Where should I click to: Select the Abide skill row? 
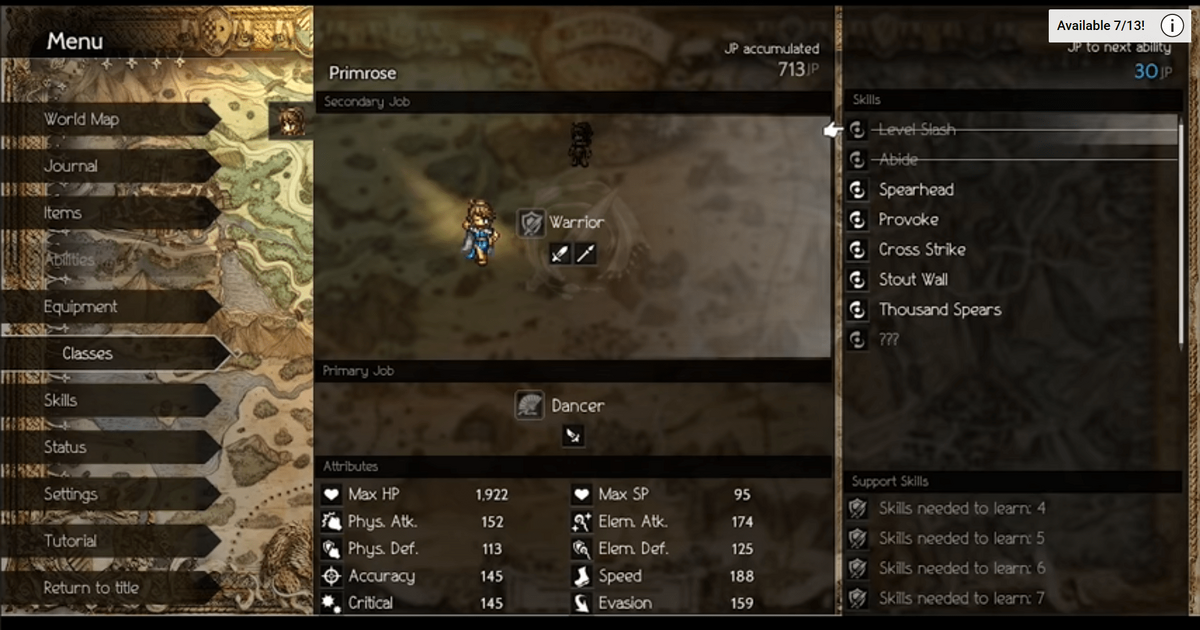(x=898, y=160)
